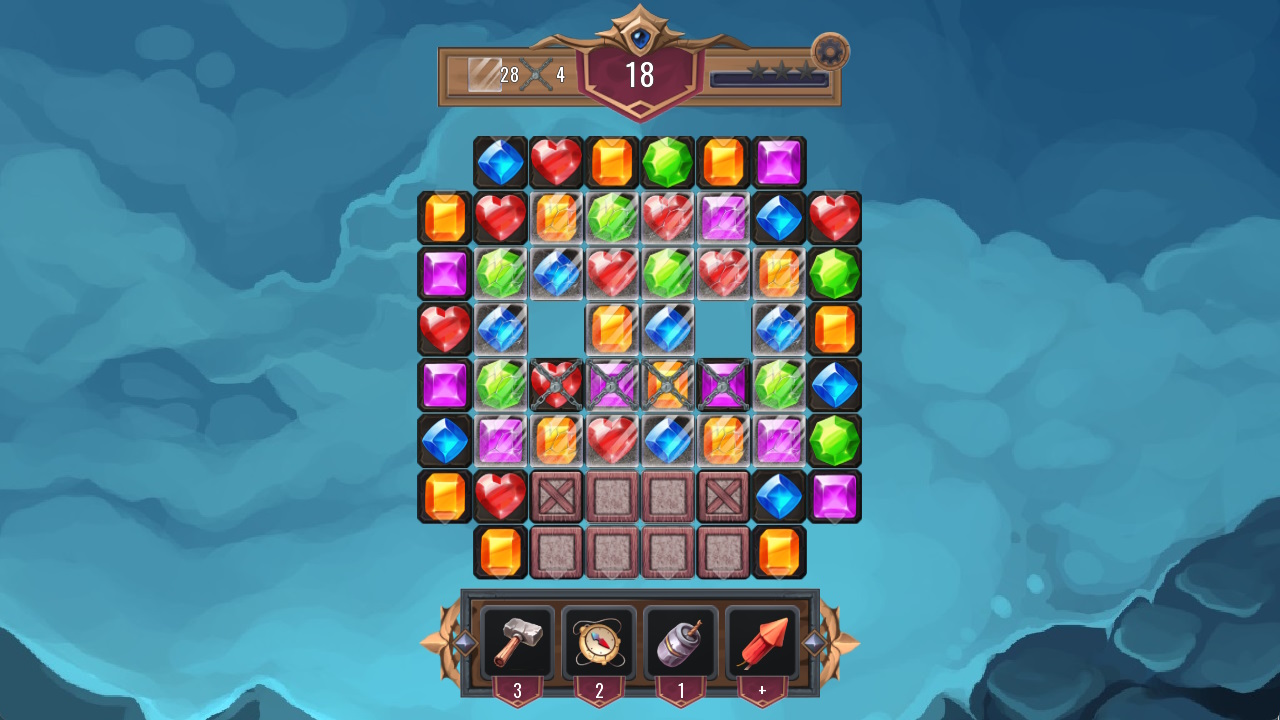This screenshot has height=720, width=1280.
Task: Click an X-marked wooden crate tile
Action: point(557,495)
